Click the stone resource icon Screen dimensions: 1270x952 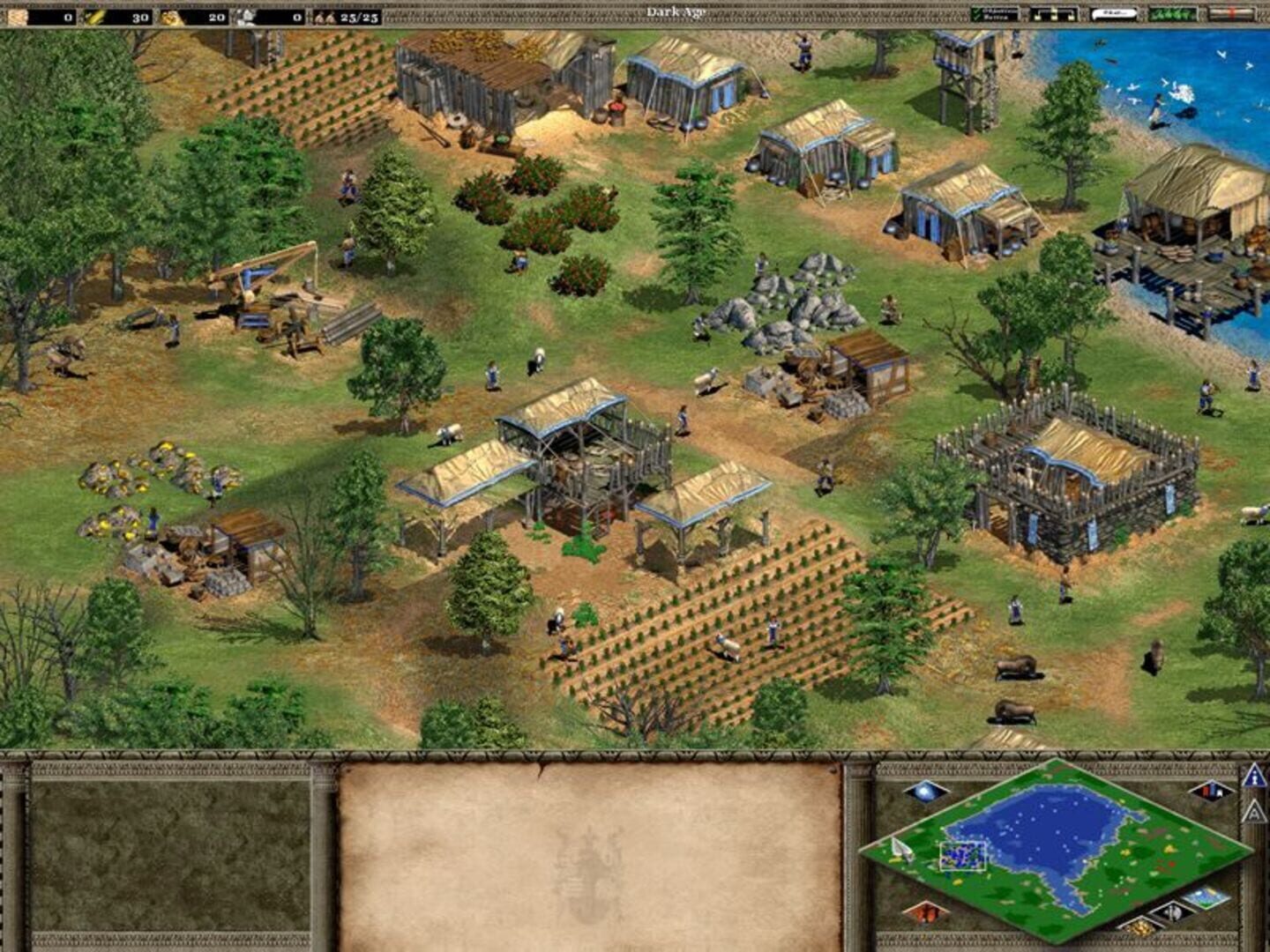(245, 13)
